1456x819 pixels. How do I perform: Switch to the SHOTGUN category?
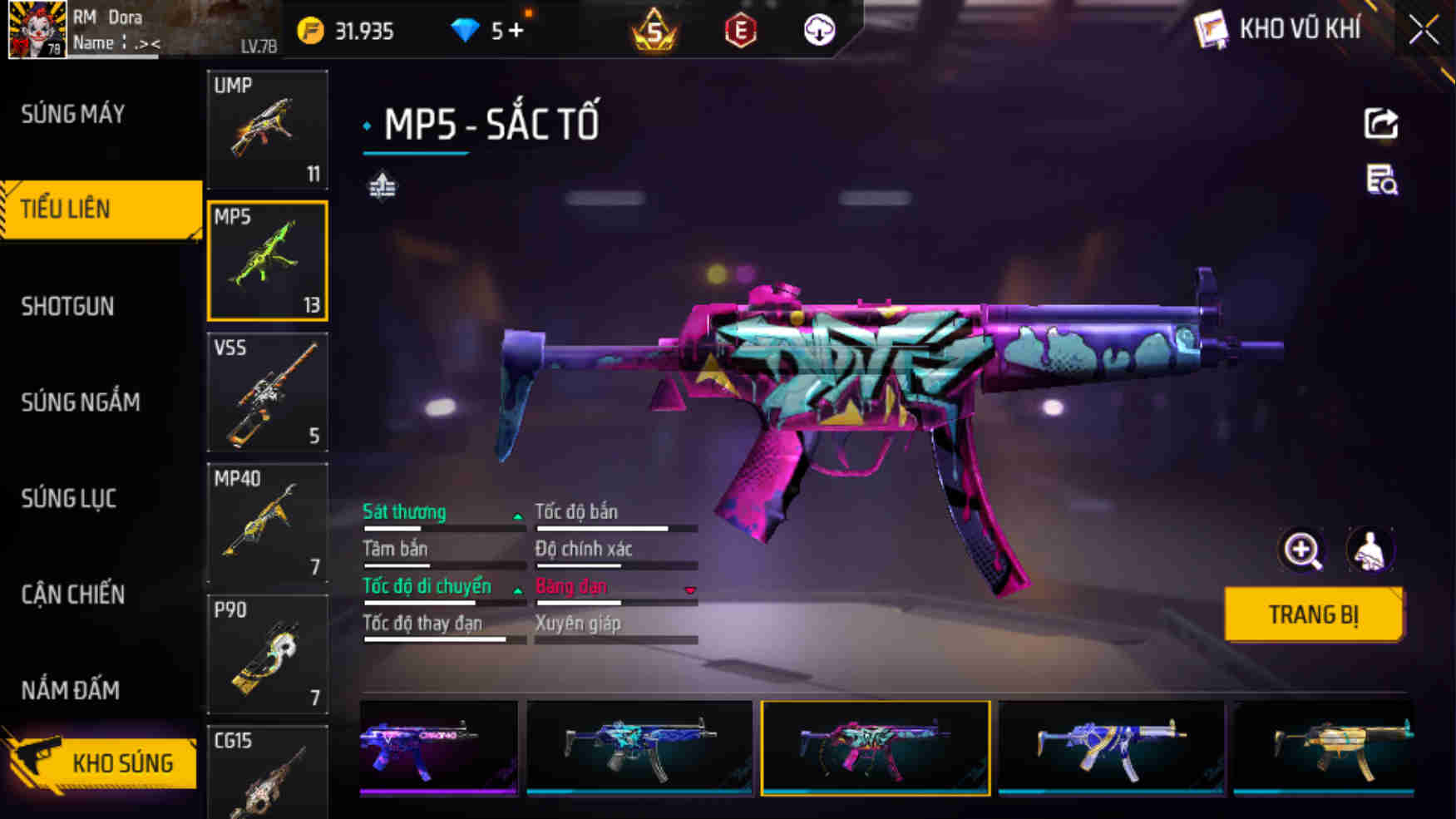(68, 306)
